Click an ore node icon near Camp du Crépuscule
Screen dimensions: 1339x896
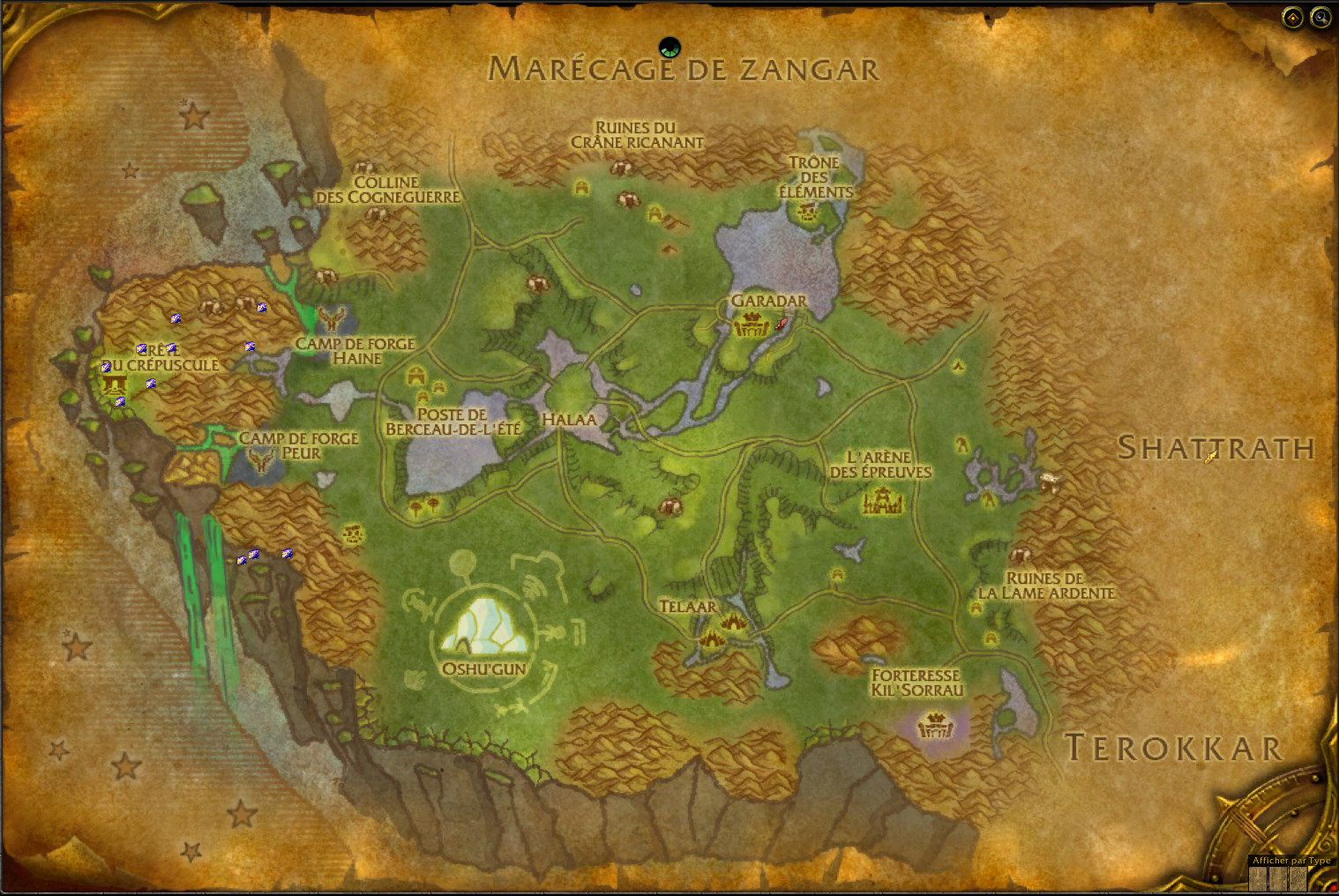151,383
